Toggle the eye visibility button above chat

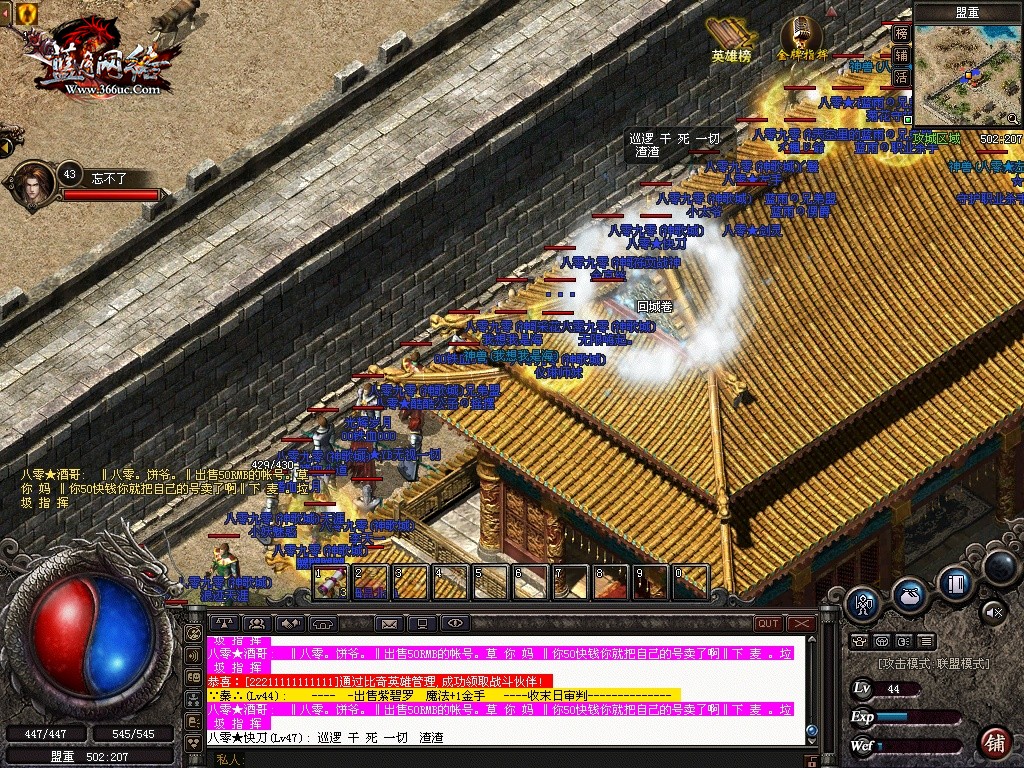[x=455, y=624]
